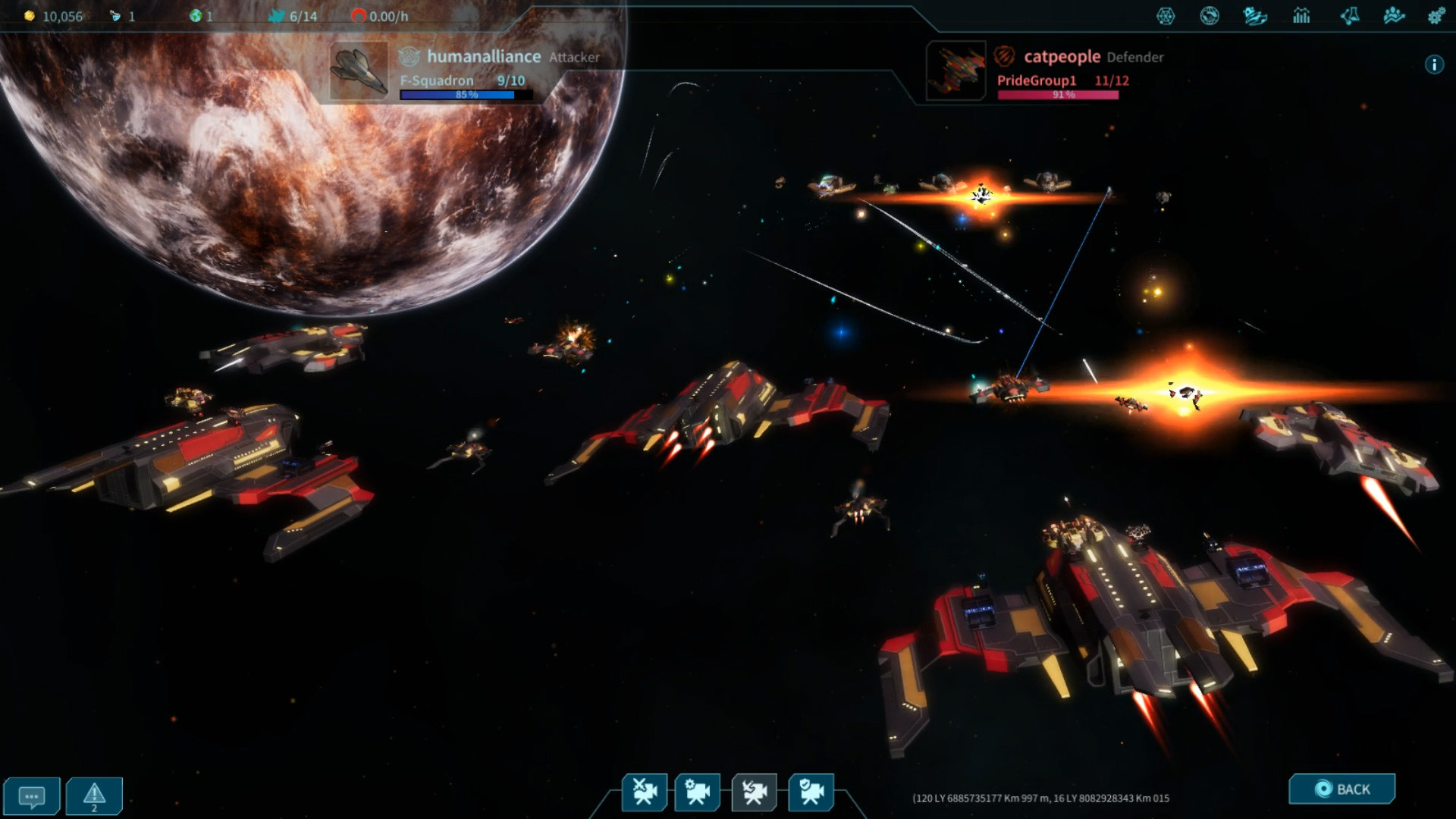Open the research flask icon

(1349, 16)
